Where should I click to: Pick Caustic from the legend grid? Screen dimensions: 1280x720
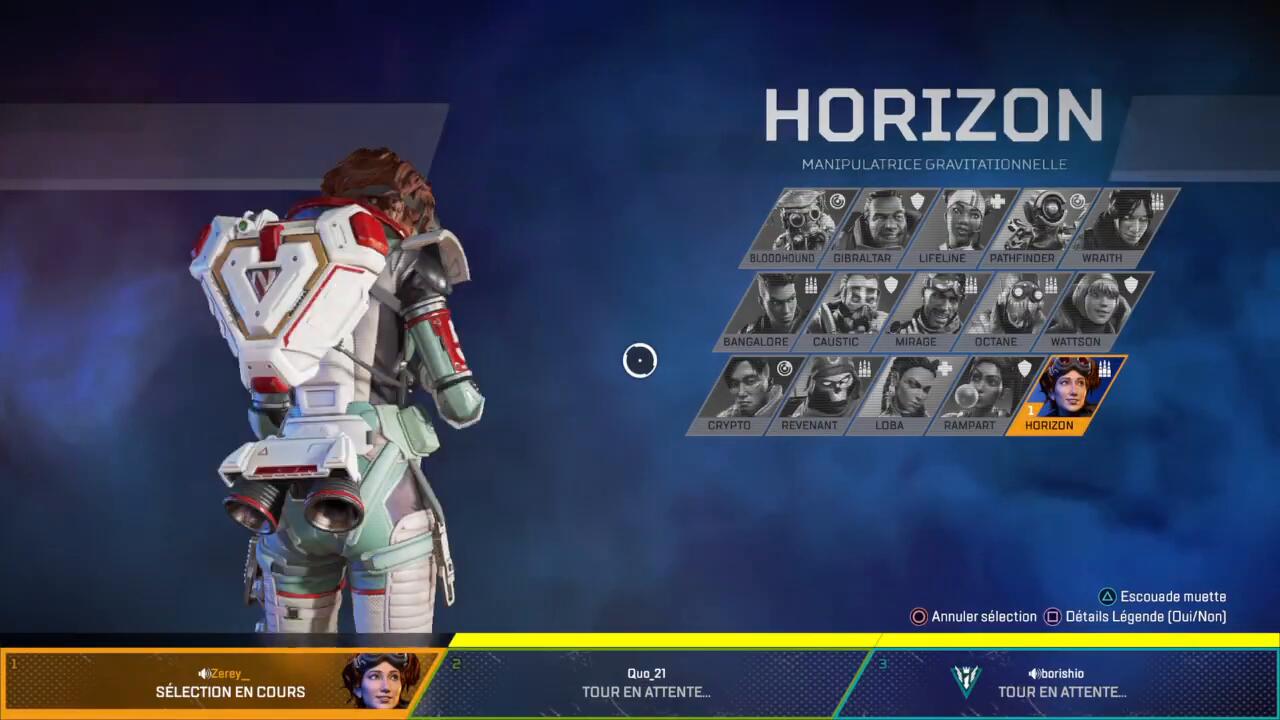[852, 310]
